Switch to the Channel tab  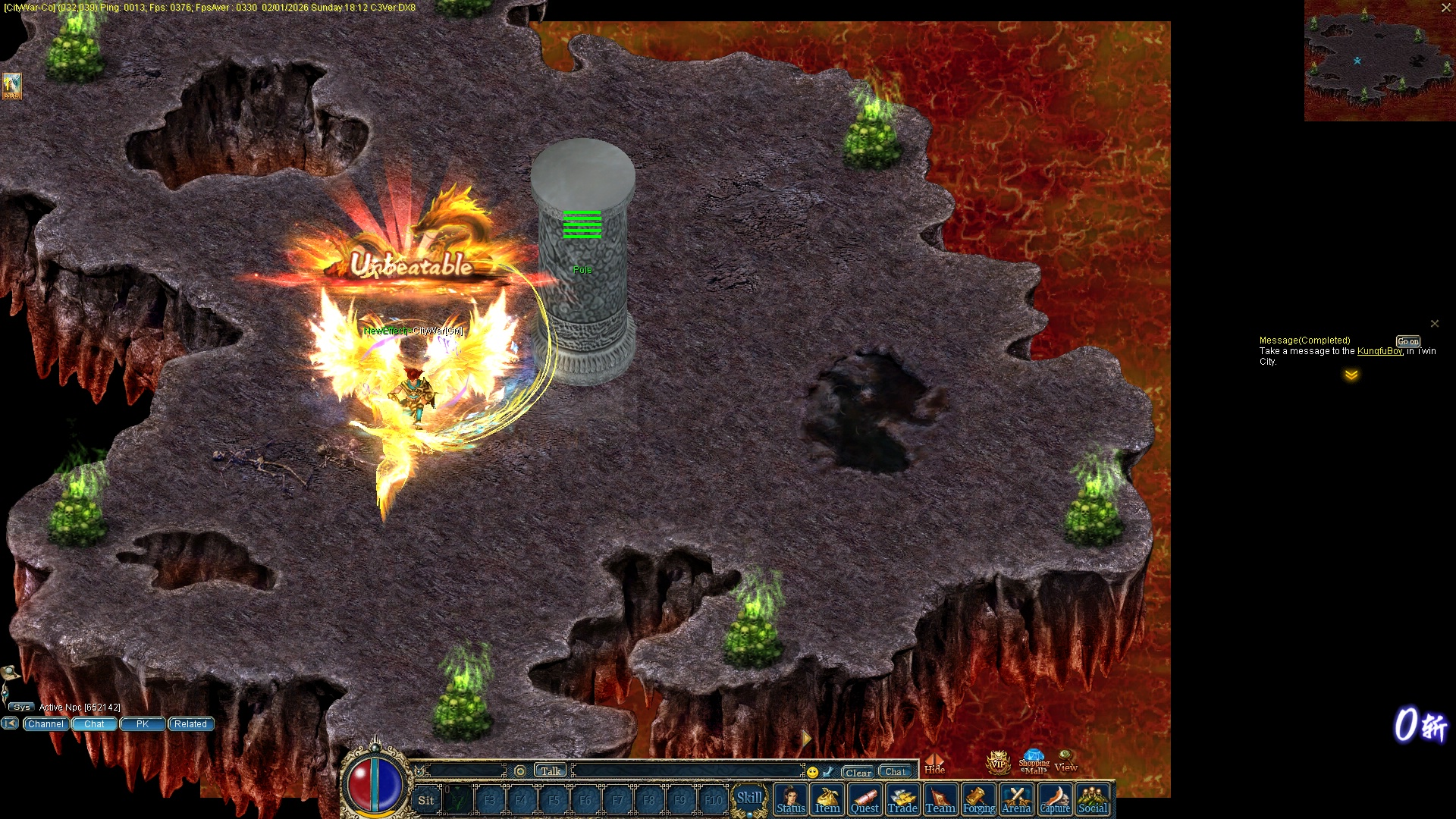tap(45, 724)
